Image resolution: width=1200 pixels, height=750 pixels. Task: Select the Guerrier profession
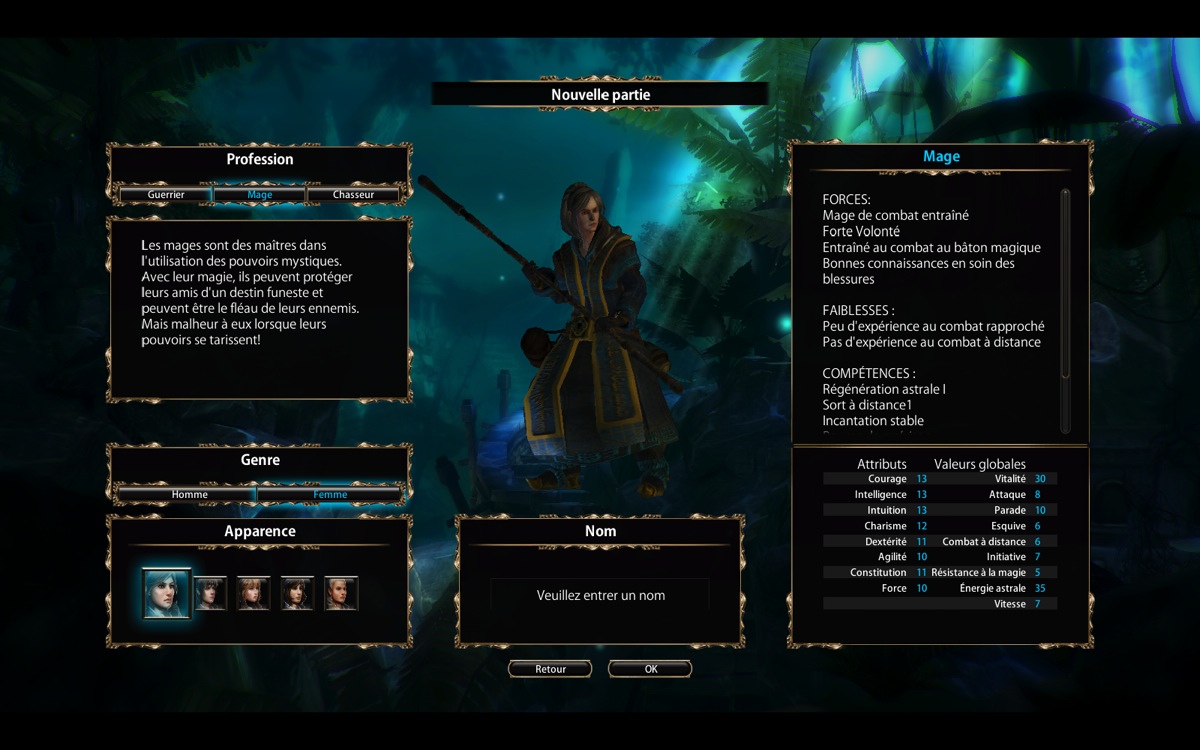pos(166,195)
